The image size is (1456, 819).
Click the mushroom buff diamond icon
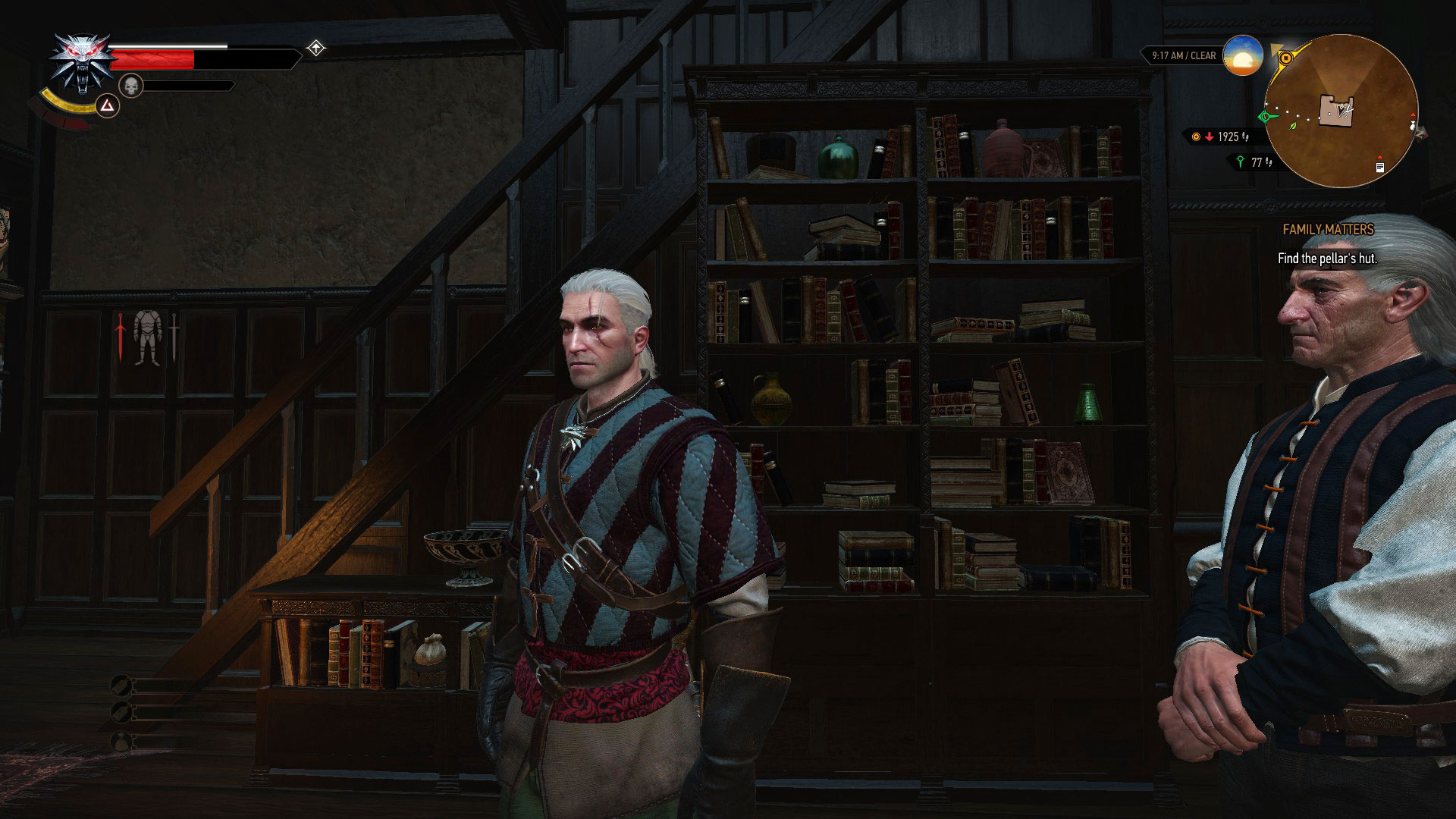click(x=316, y=49)
